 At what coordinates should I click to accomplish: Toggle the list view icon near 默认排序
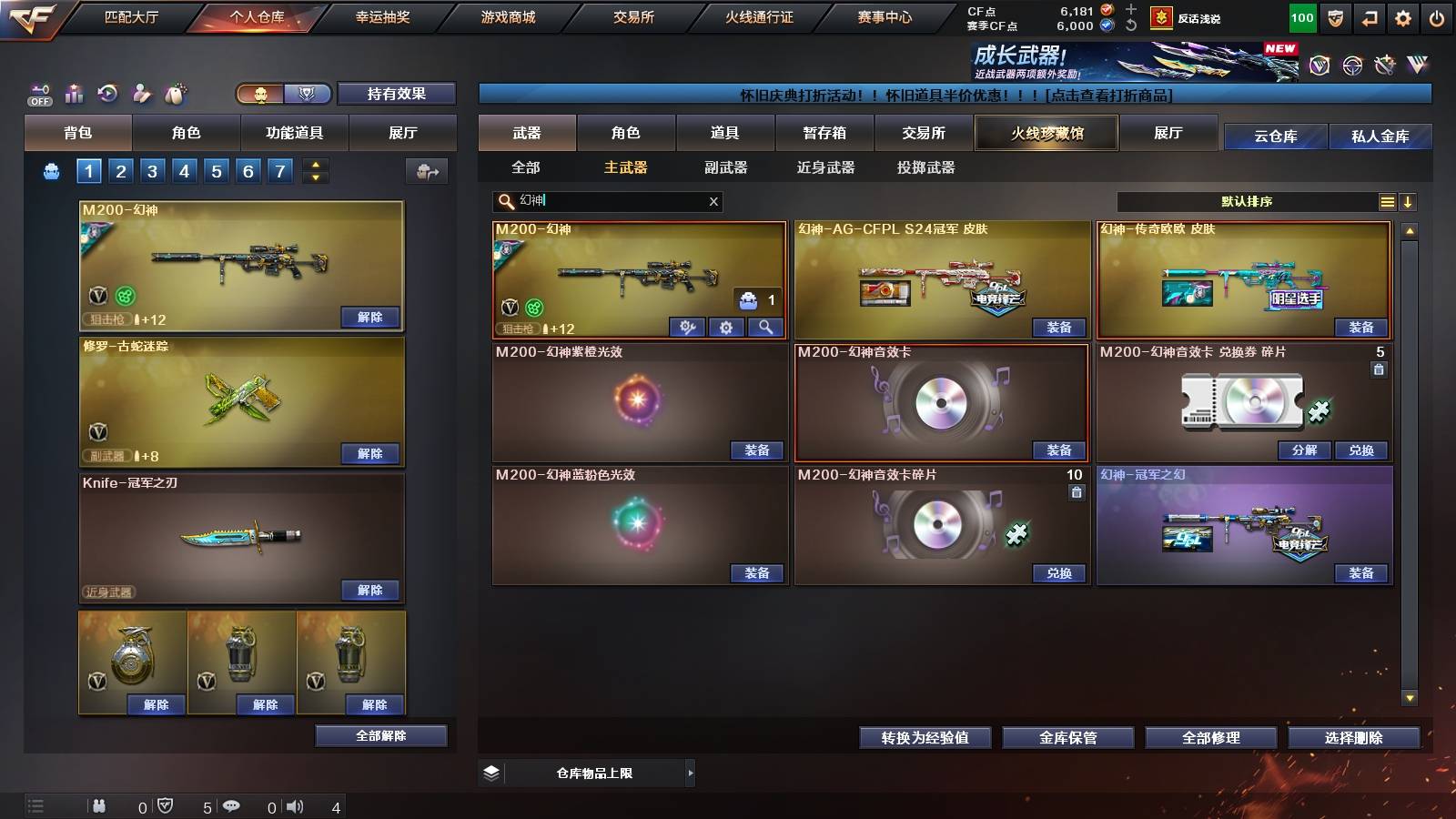[x=1386, y=201]
